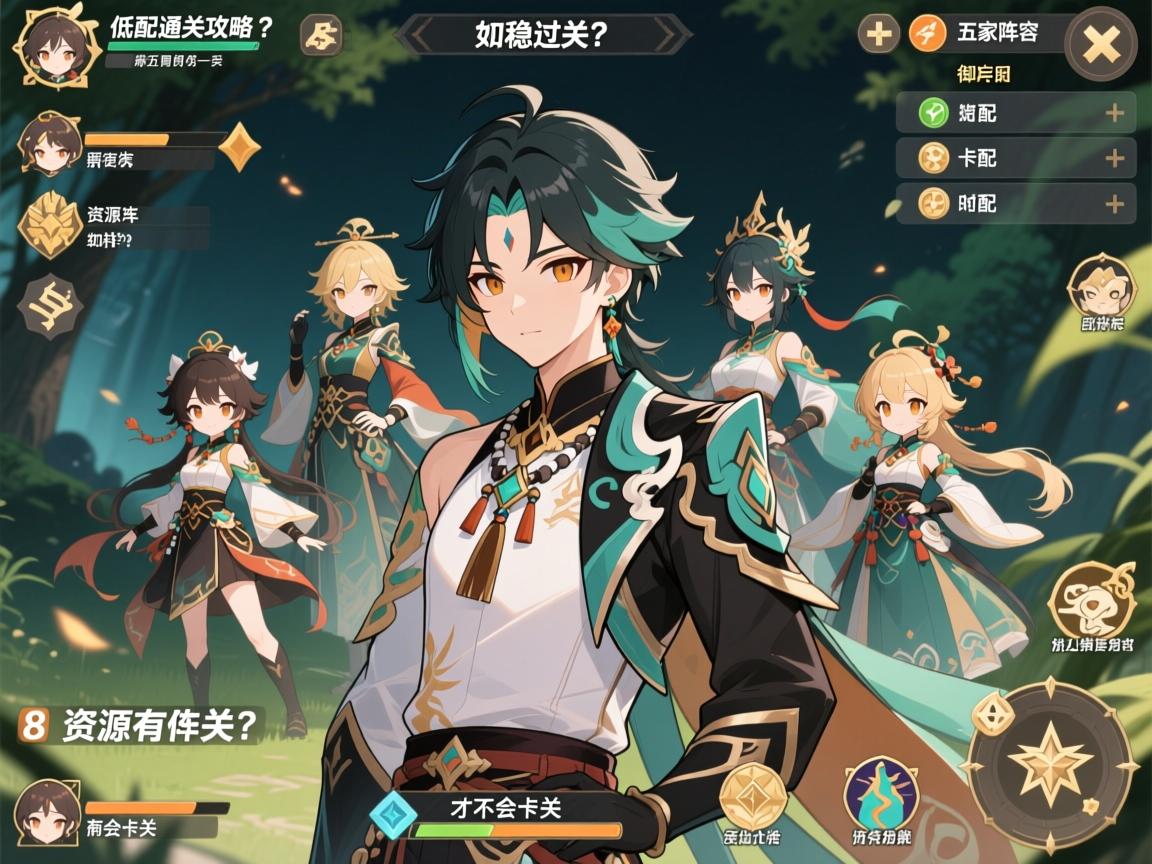The height and width of the screenshot is (864, 1152).
Task: Click the 如稳过关？ title banner
Action: [543, 34]
